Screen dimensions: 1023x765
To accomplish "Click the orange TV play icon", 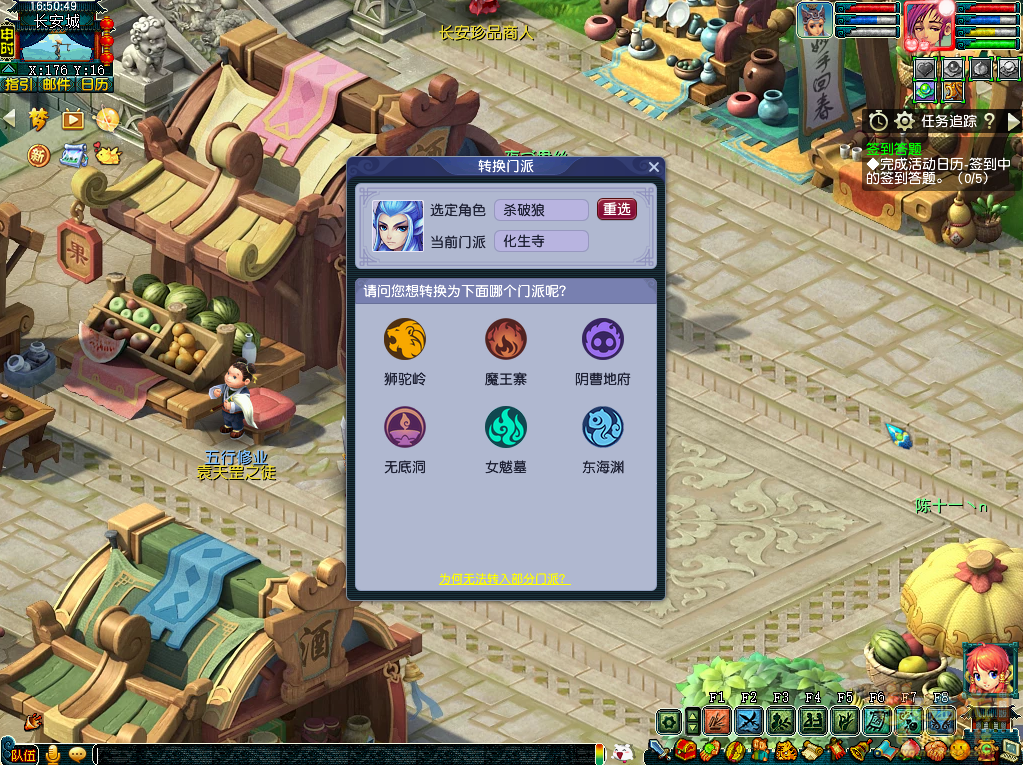I will [x=73, y=119].
